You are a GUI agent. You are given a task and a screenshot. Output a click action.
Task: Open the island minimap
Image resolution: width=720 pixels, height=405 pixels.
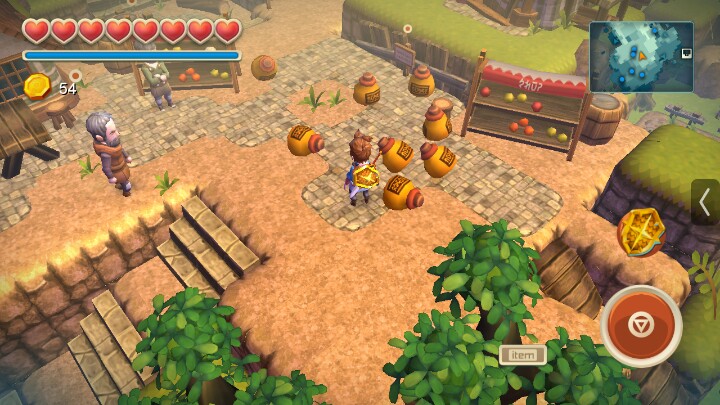(641, 57)
